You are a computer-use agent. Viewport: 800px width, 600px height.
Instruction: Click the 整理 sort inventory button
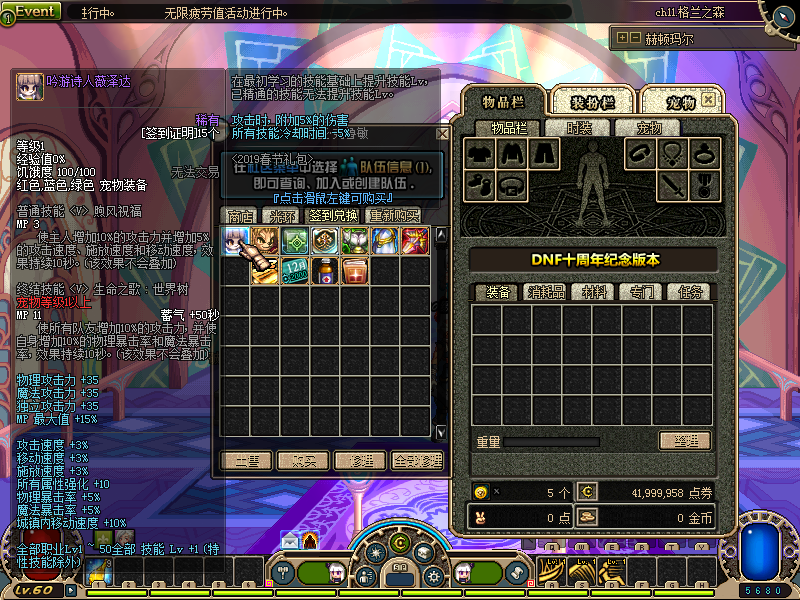pyautogui.click(x=684, y=440)
